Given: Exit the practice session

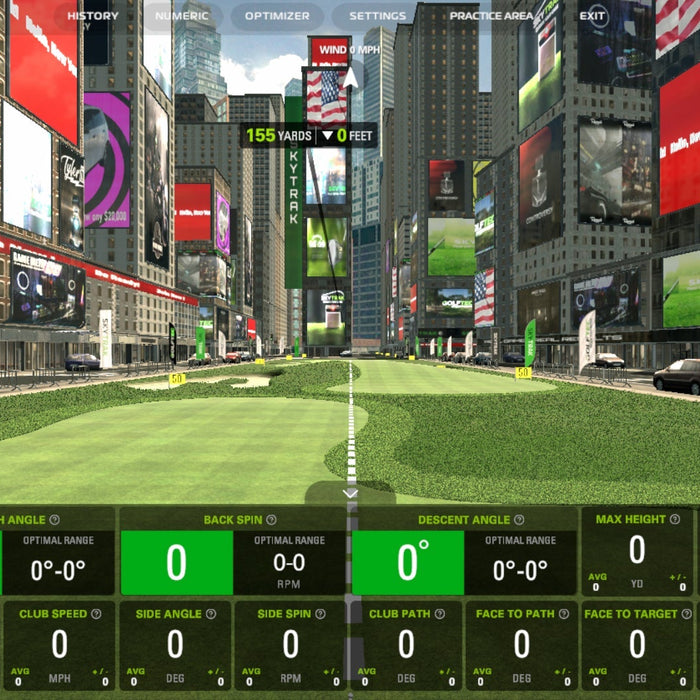Looking at the screenshot, I should pyautogui.click(x=593, y=16).
